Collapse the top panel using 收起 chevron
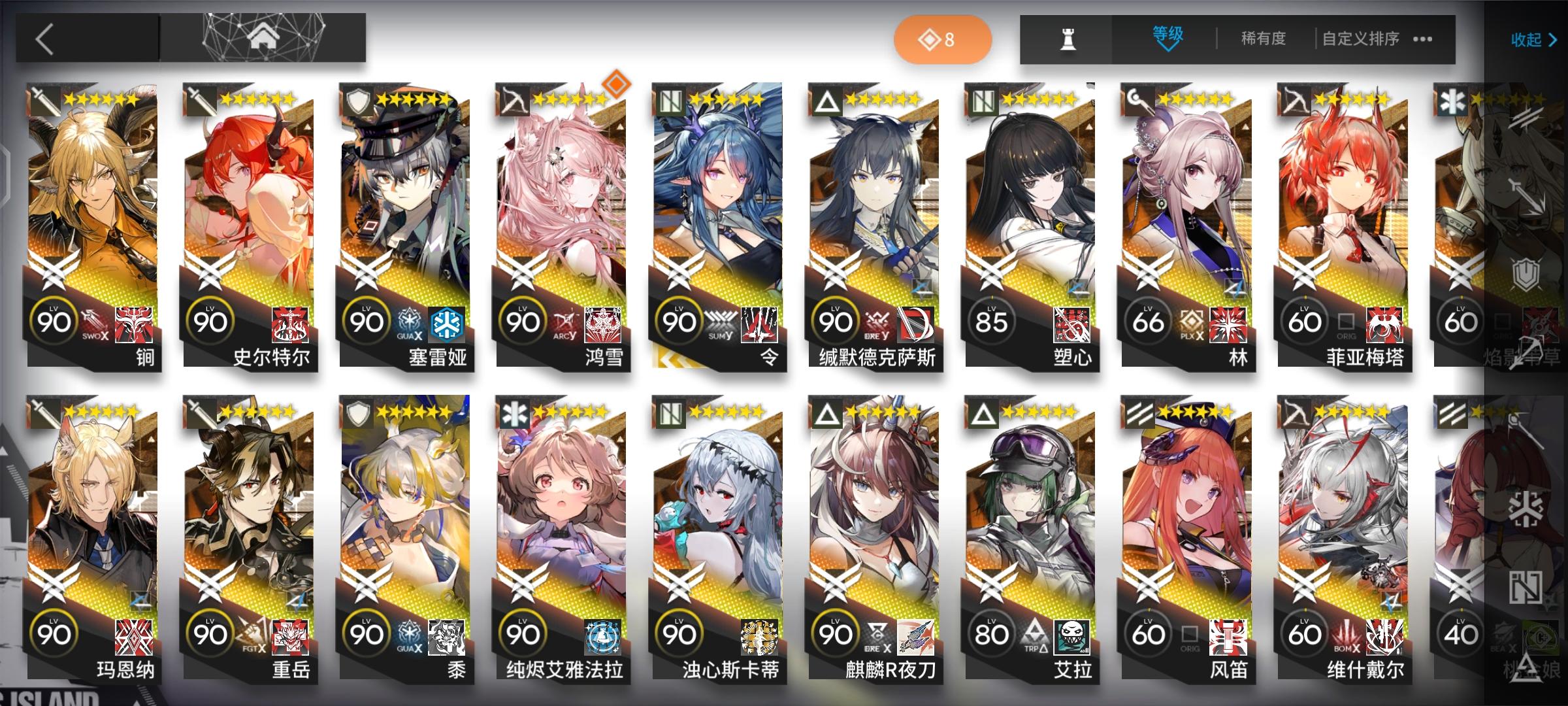 [x=1532, y=41]
